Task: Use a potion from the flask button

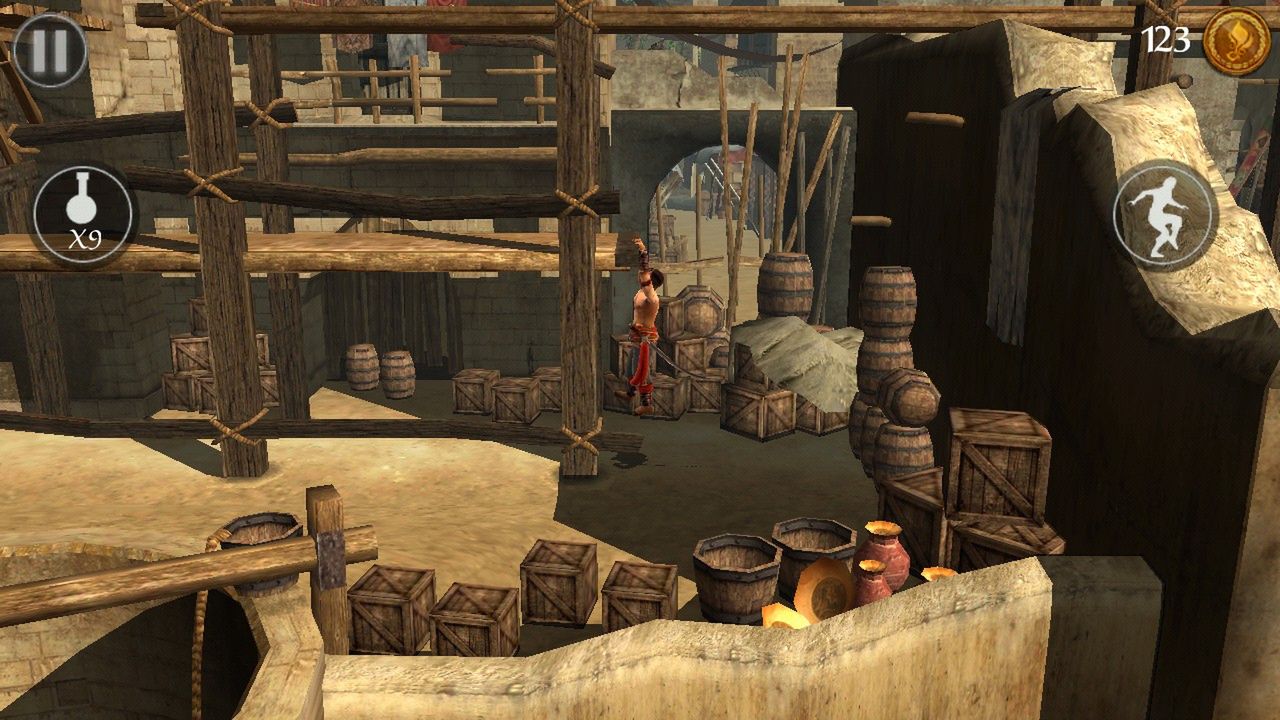Action: click(84, 215)
